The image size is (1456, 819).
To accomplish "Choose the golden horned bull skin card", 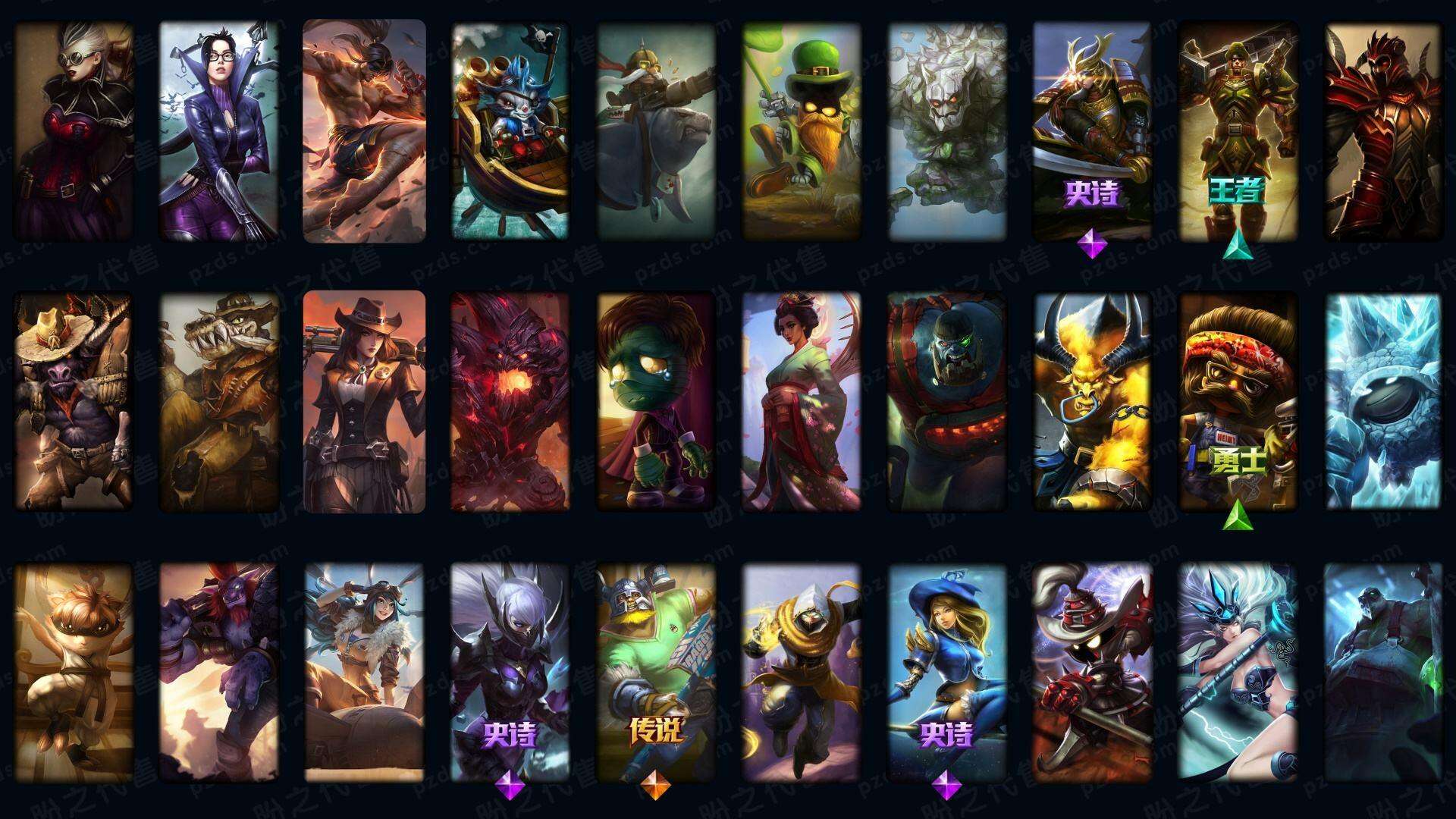I will click(1092, 400).
